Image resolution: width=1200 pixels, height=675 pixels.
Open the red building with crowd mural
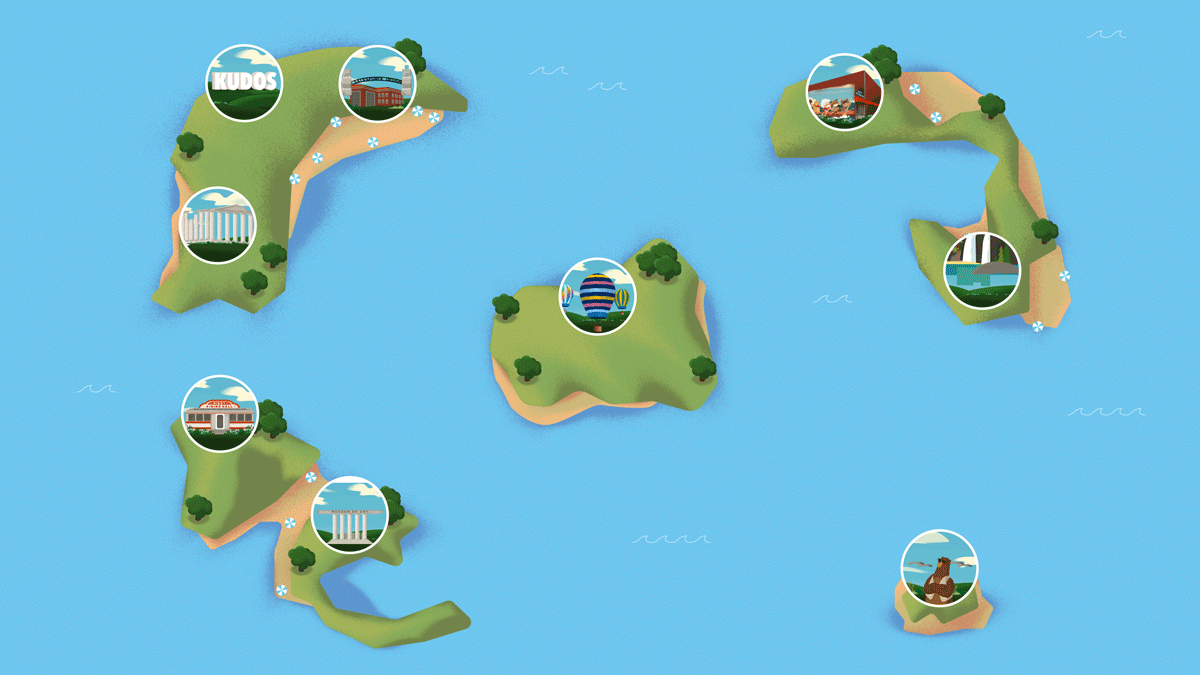point(844,92)
